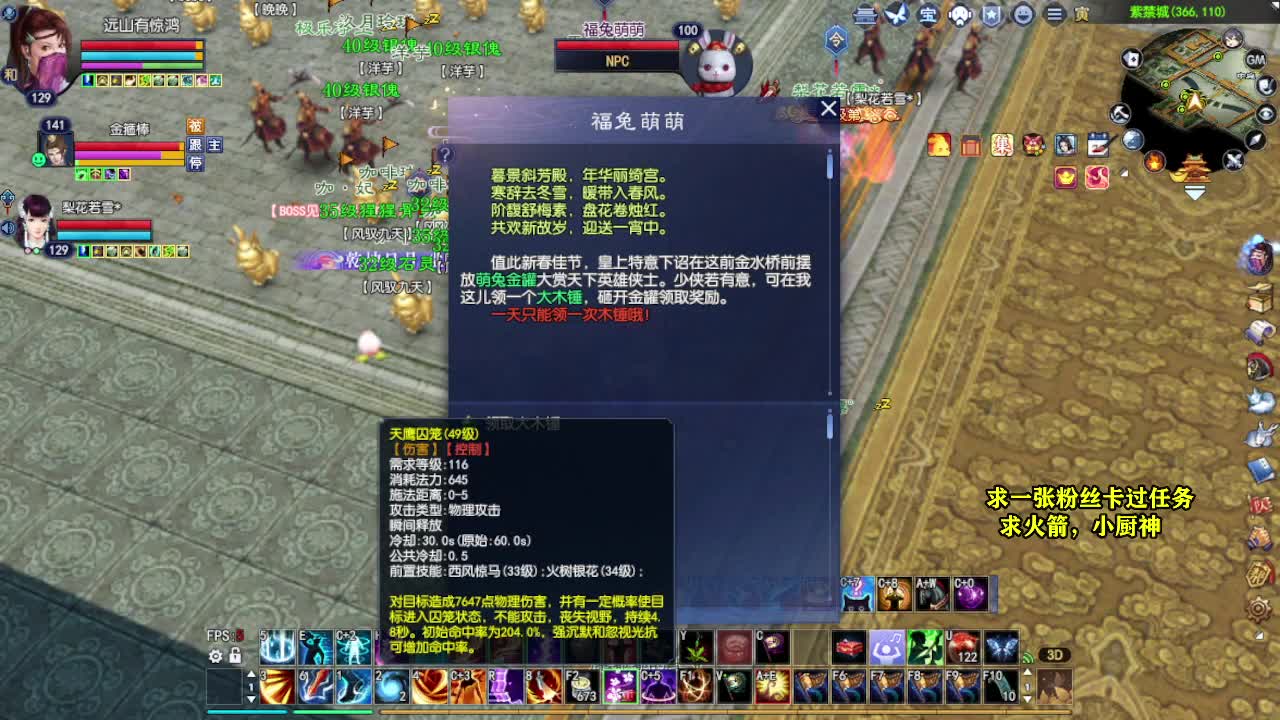Image resolution: width=1280 pixels, height=720 pixels.
Task: Open the hamburger menu on the top bar
Action: click(x=1053, y=14)
